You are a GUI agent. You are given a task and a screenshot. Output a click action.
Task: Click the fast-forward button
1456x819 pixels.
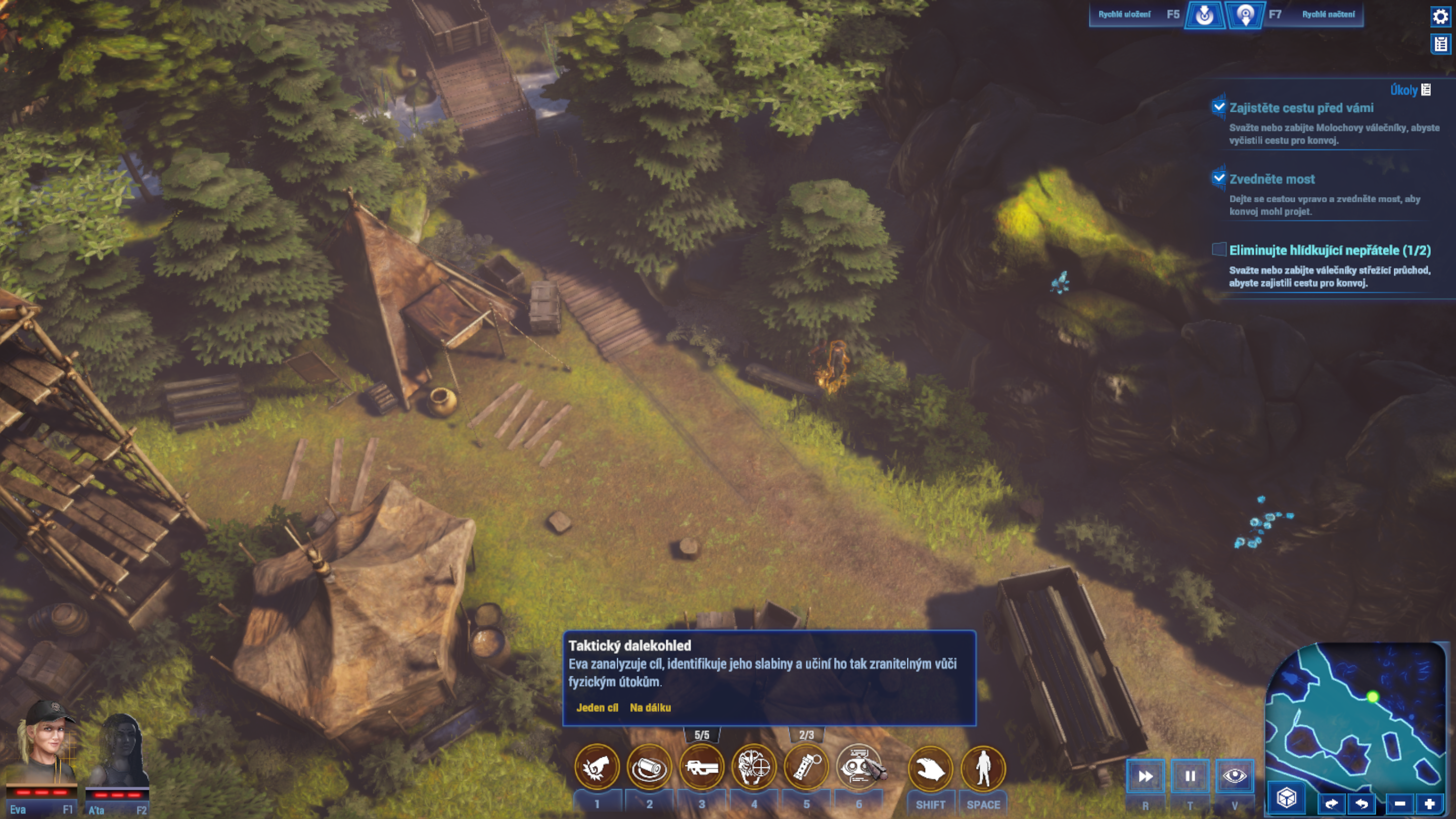click(1145, 776)
